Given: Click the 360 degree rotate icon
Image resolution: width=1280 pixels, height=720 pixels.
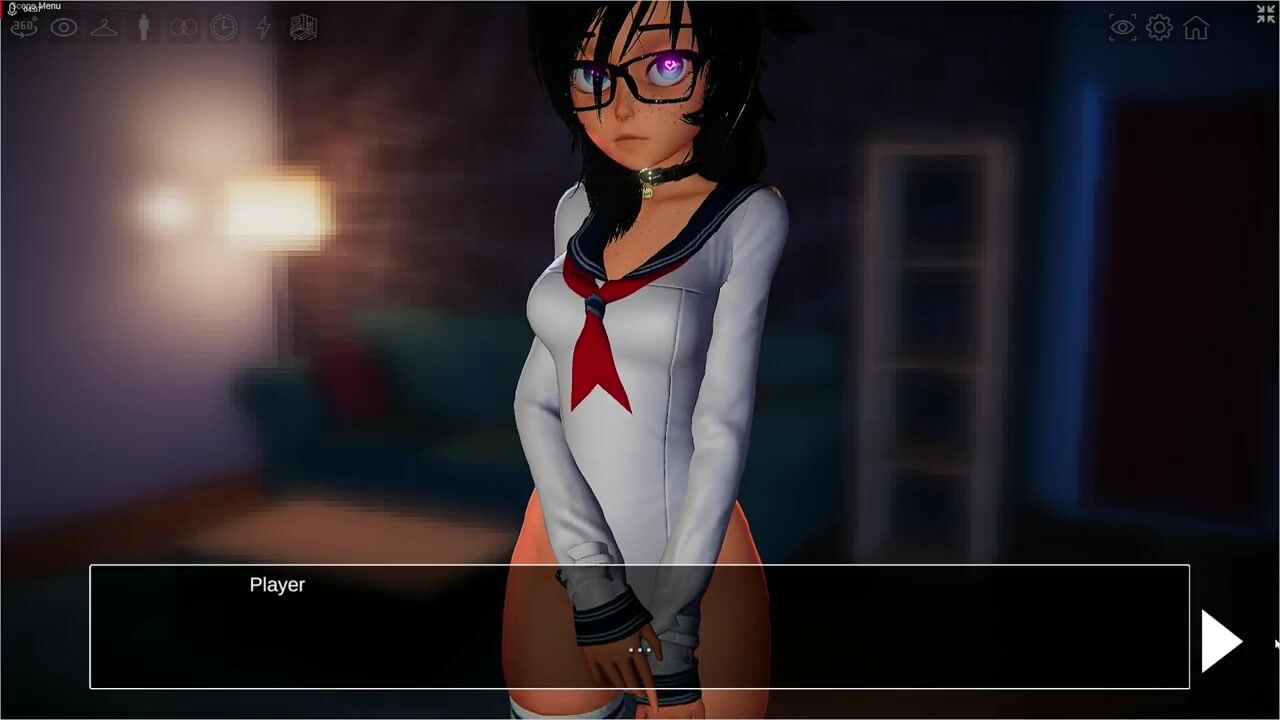Looking at the screenshot, I should [24, 28].
